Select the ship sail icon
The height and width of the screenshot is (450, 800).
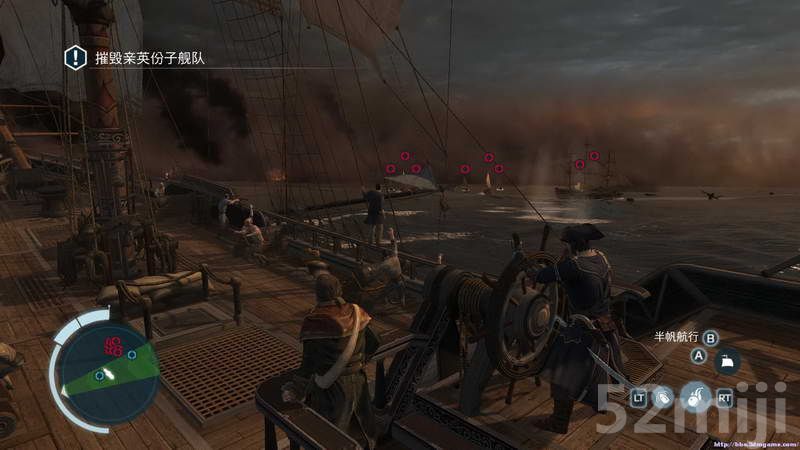tap(727, 362)
